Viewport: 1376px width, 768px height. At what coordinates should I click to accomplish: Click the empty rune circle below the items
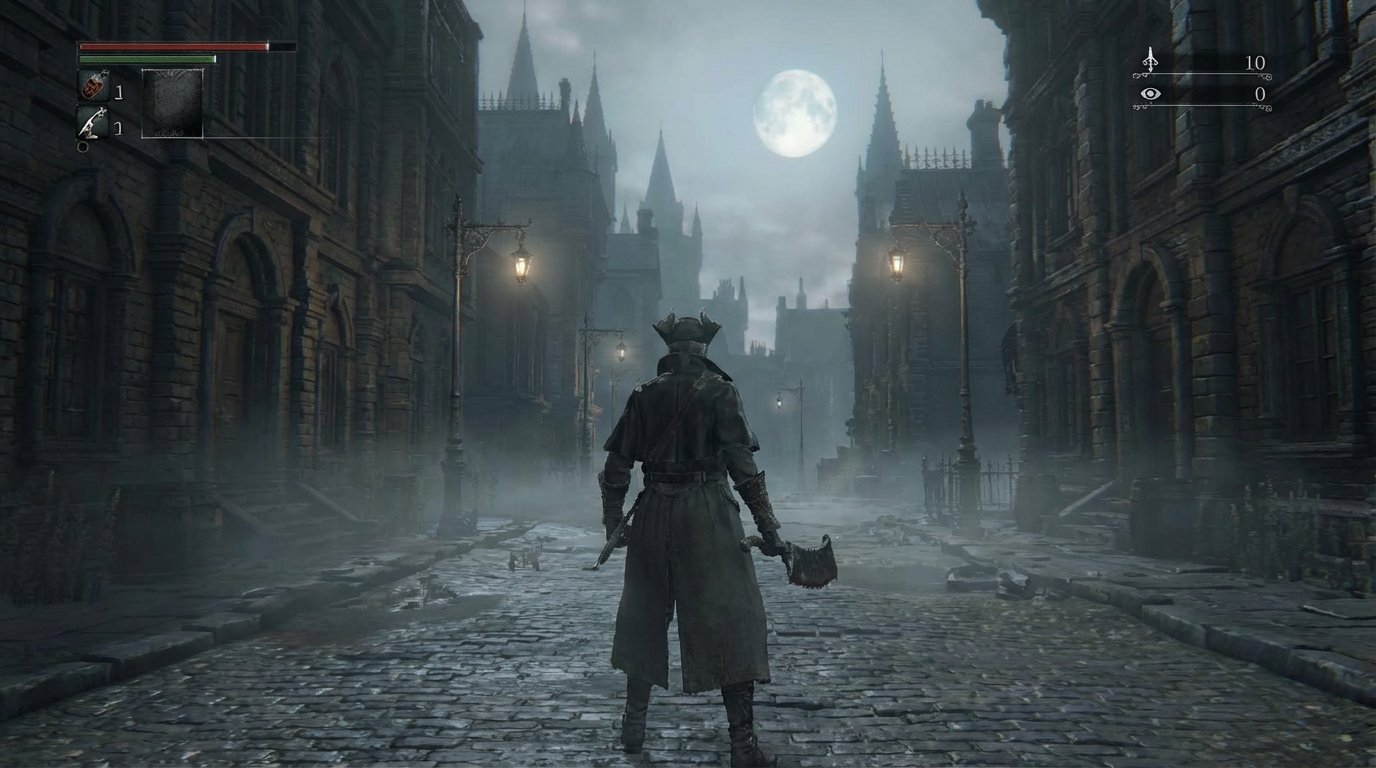(x=82, y=145)
